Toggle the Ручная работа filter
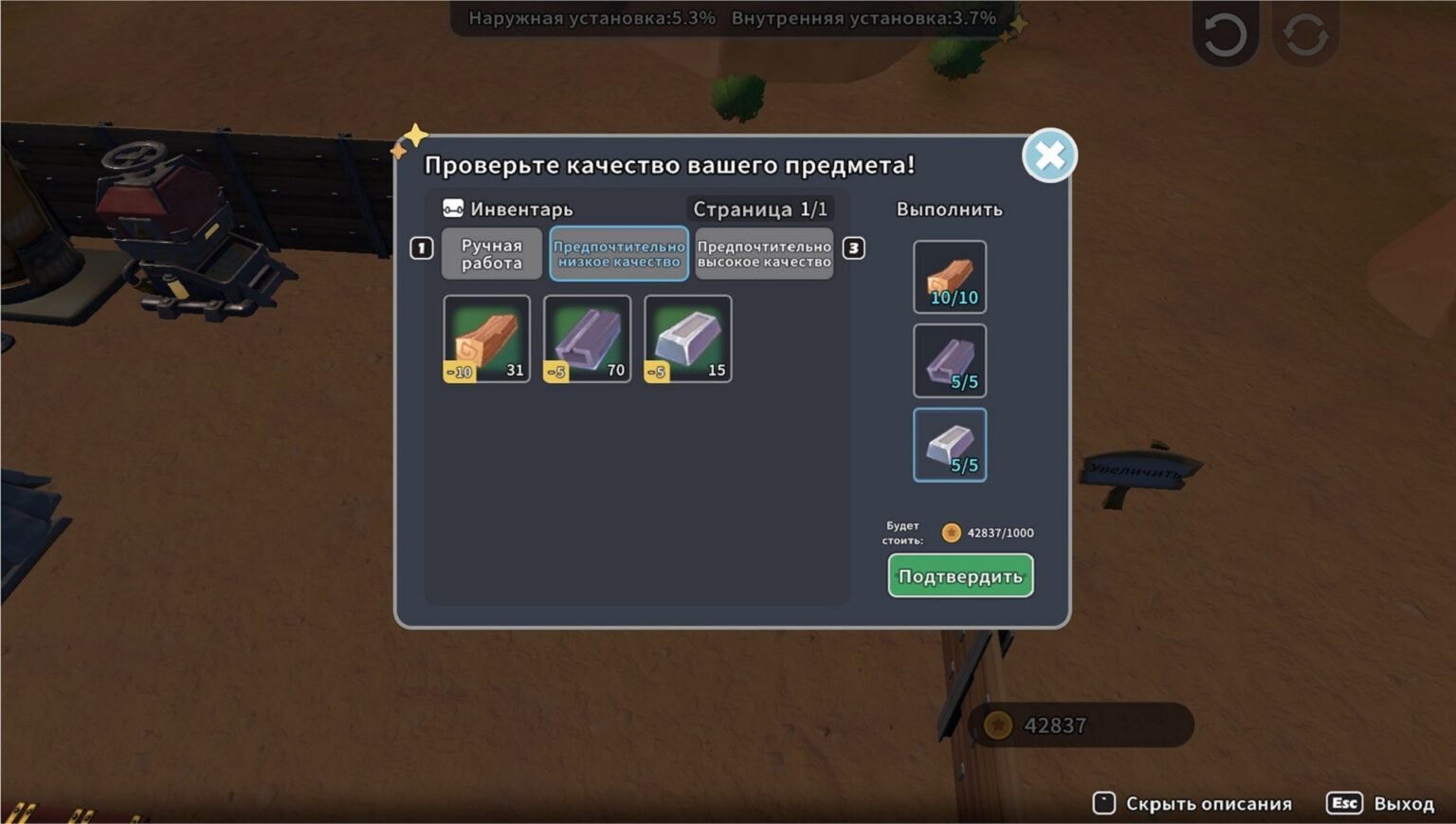 click(491, 253)
